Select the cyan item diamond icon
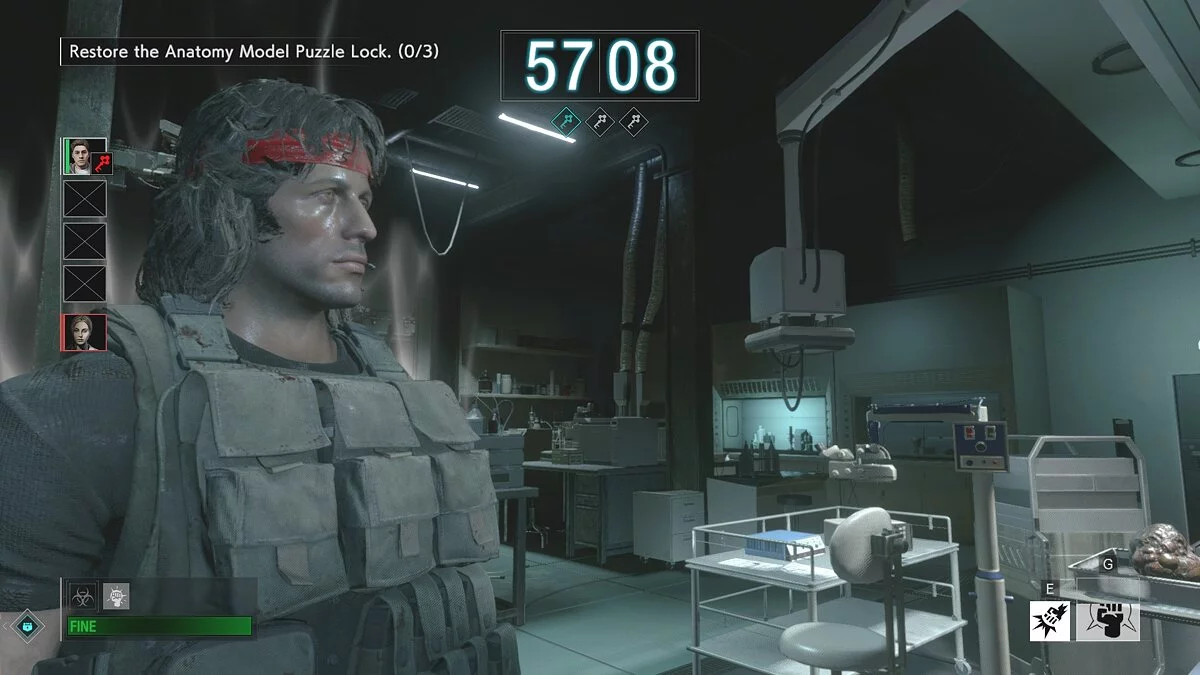This screenshot has width=1200, height=675. (26, 626)
